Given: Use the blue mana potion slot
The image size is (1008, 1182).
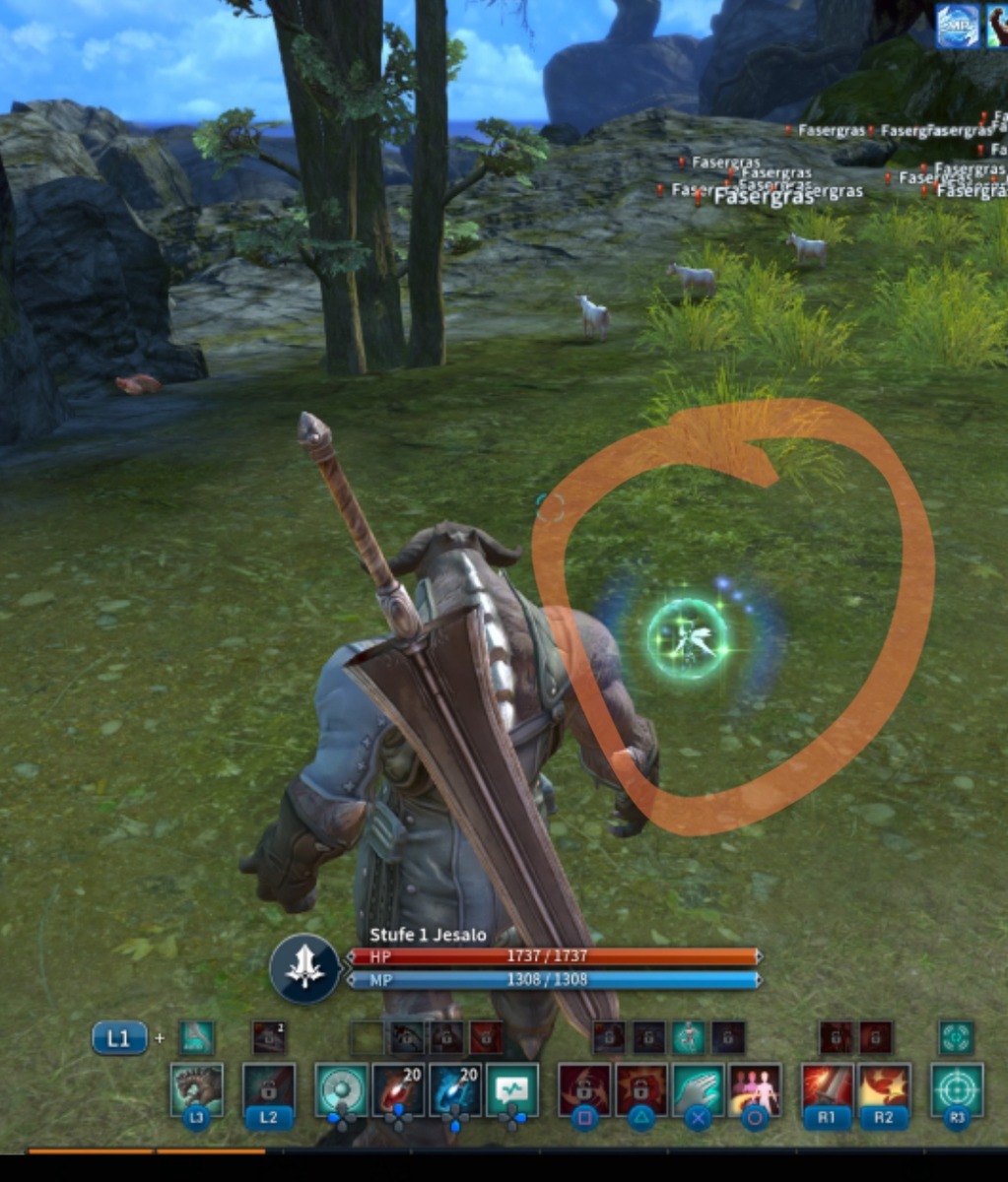Looking at the screenshot, I should point(454,1087).
